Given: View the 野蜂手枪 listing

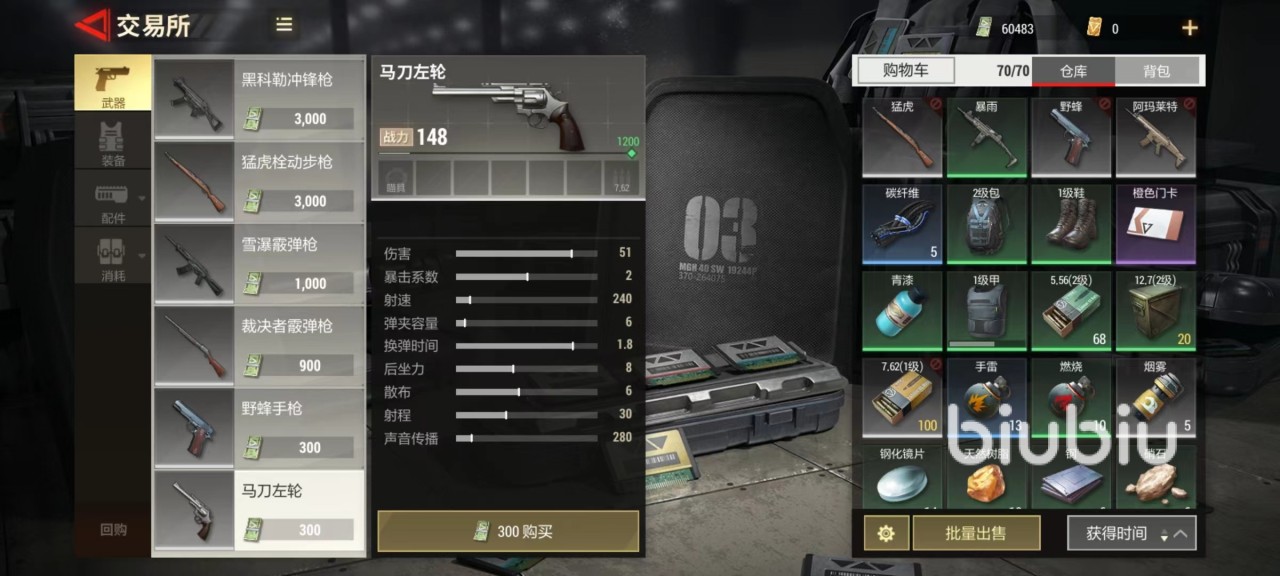Looking at the screenshot, I should click(259, 426).
